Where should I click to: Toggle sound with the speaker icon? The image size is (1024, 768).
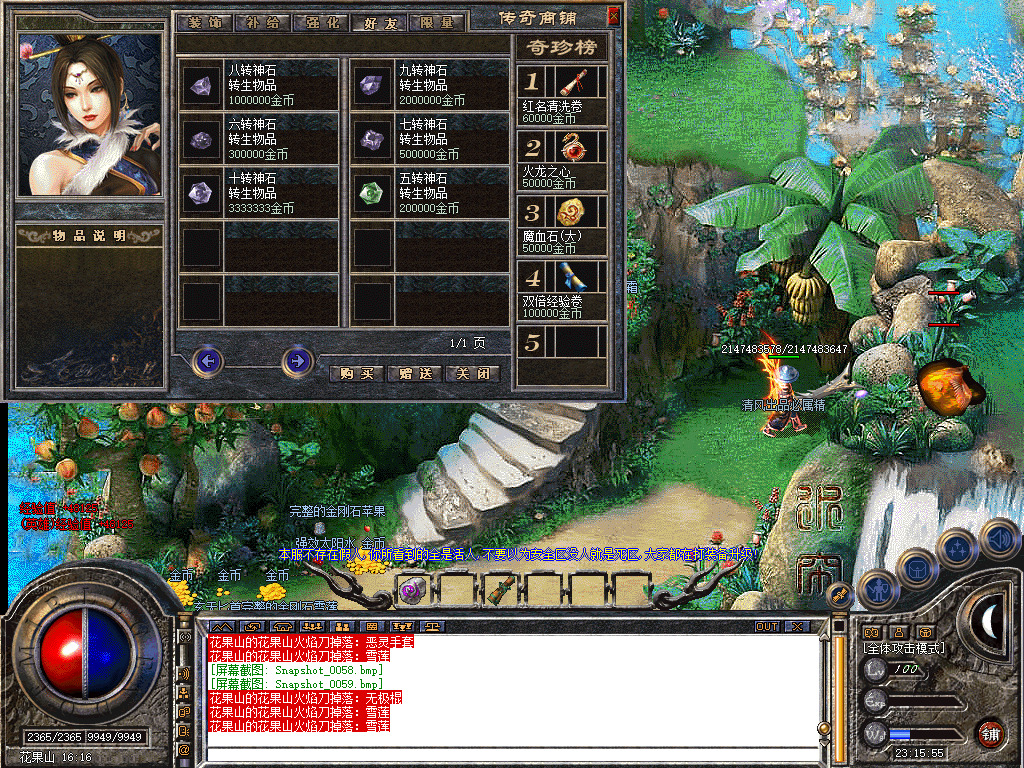point(1000,541)
